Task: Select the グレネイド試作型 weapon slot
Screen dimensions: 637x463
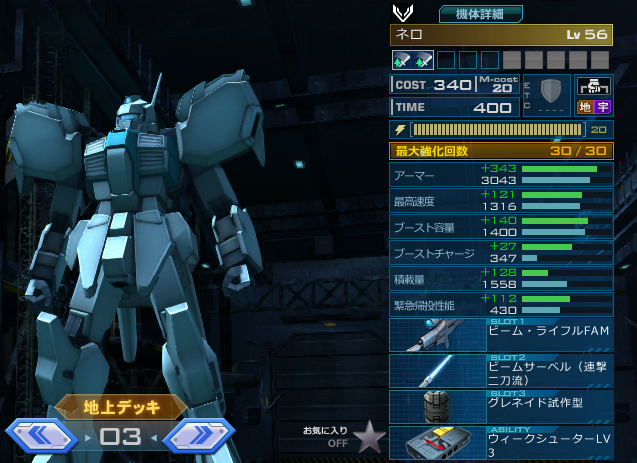Action: [501, 406]
